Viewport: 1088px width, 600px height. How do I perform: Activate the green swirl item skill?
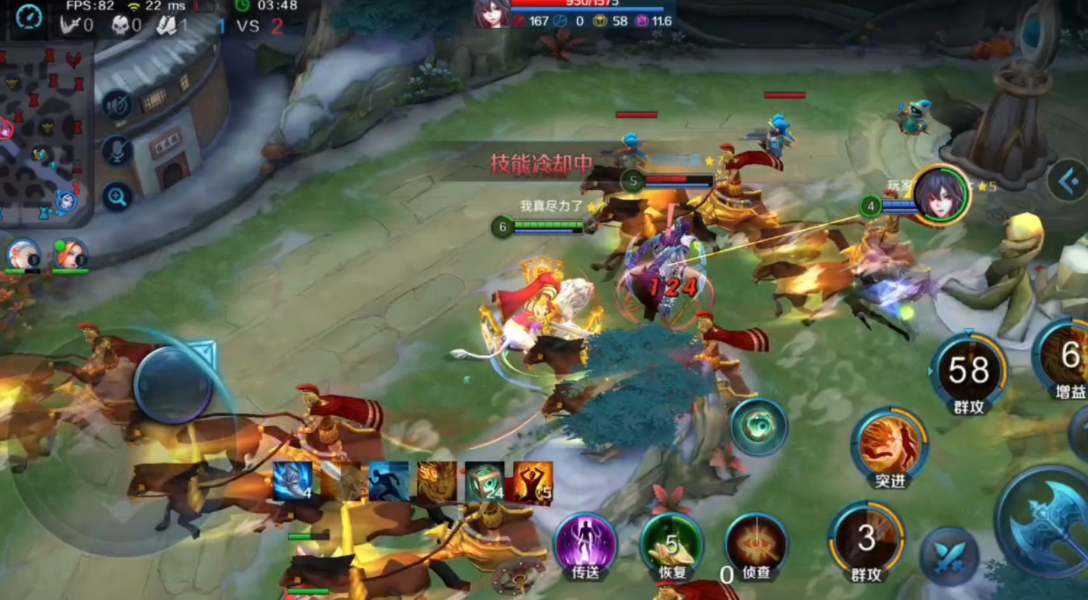click(x=758, y=427)
